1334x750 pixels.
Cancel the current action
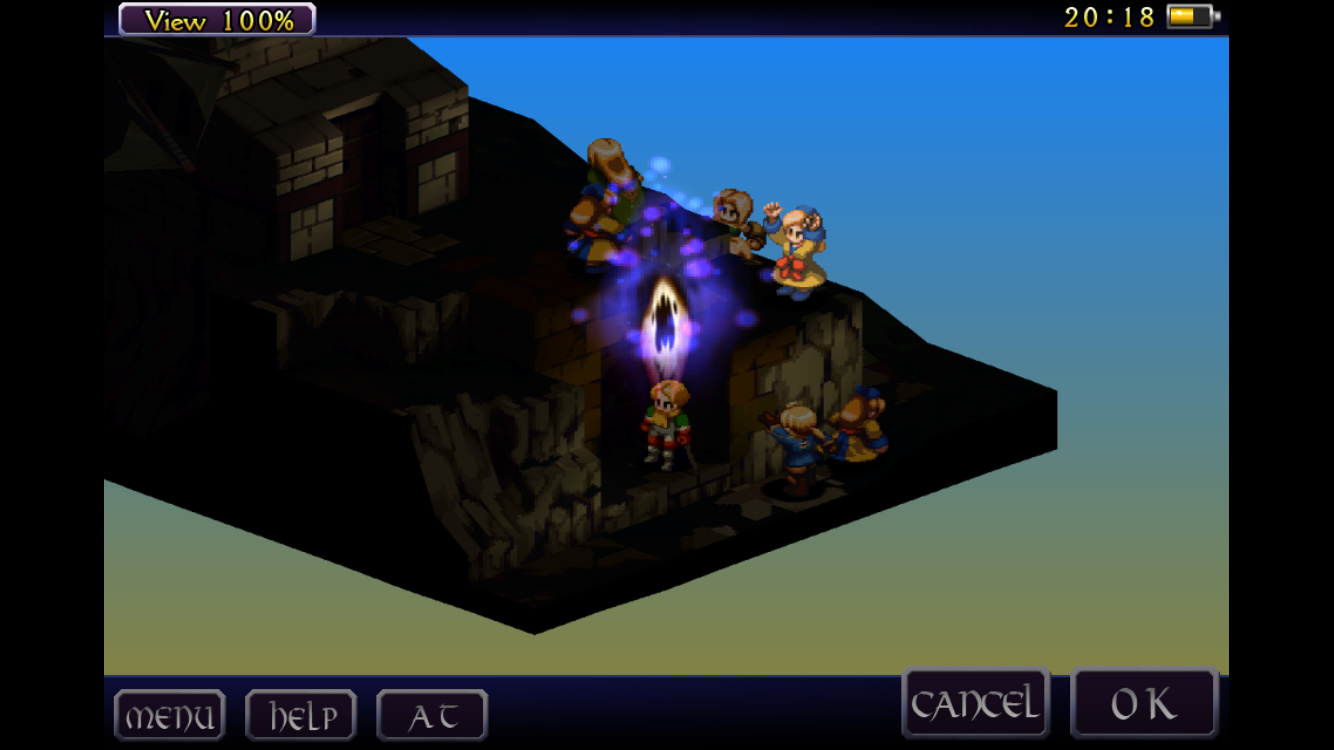click(x=975, y=704)
